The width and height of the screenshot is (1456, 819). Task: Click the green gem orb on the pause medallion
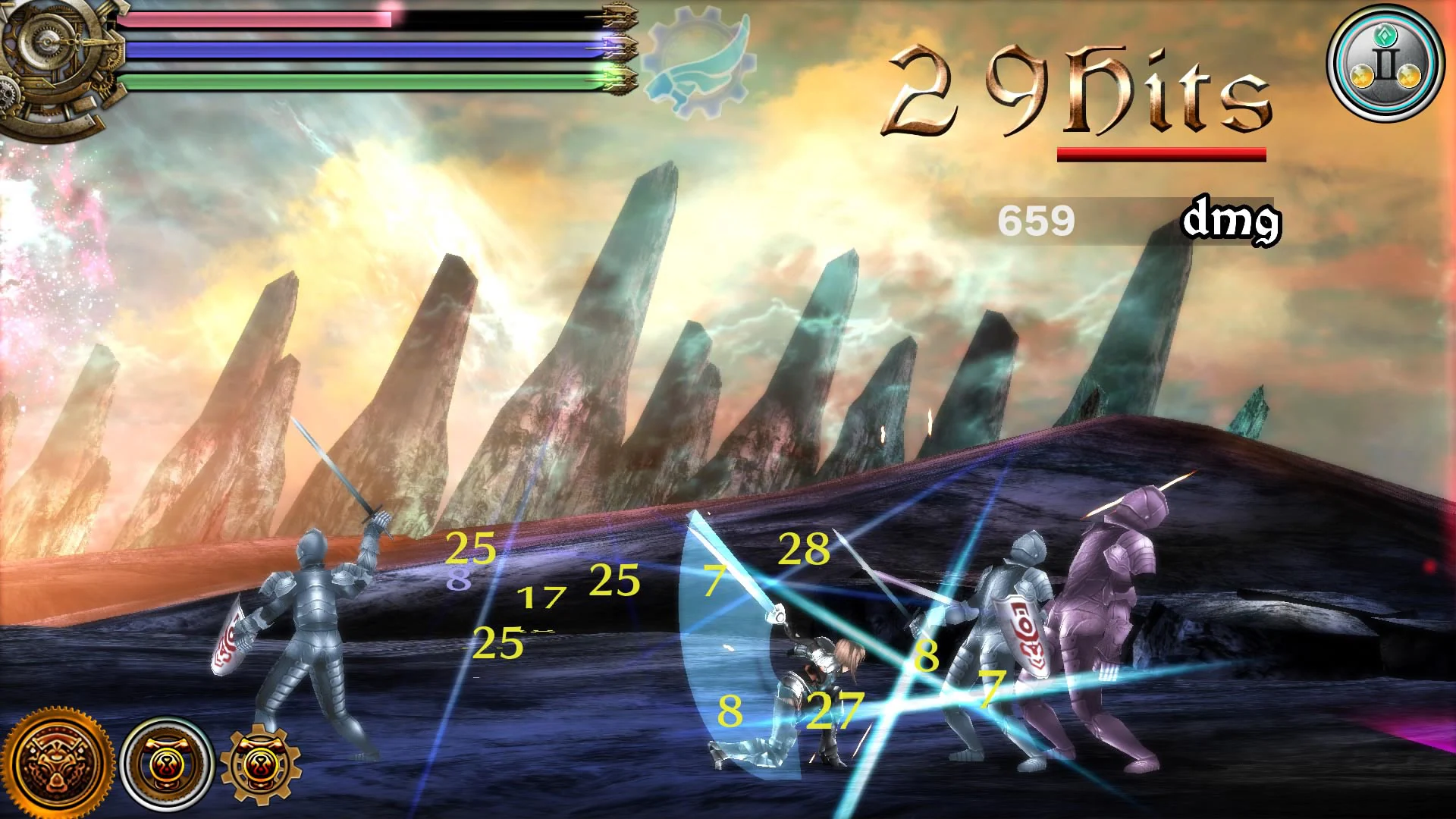pyautogui.click(x=1386, y=36)
